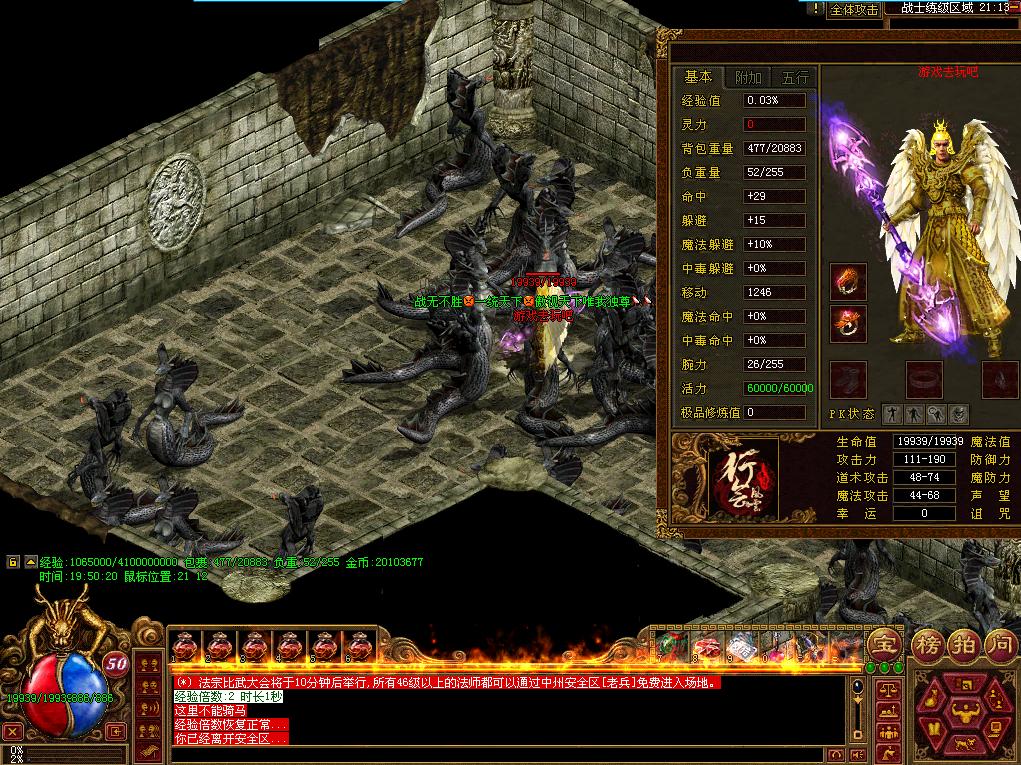
Task: Click the 问 help button
Action: pyautogui.click(x=998, y=643)
